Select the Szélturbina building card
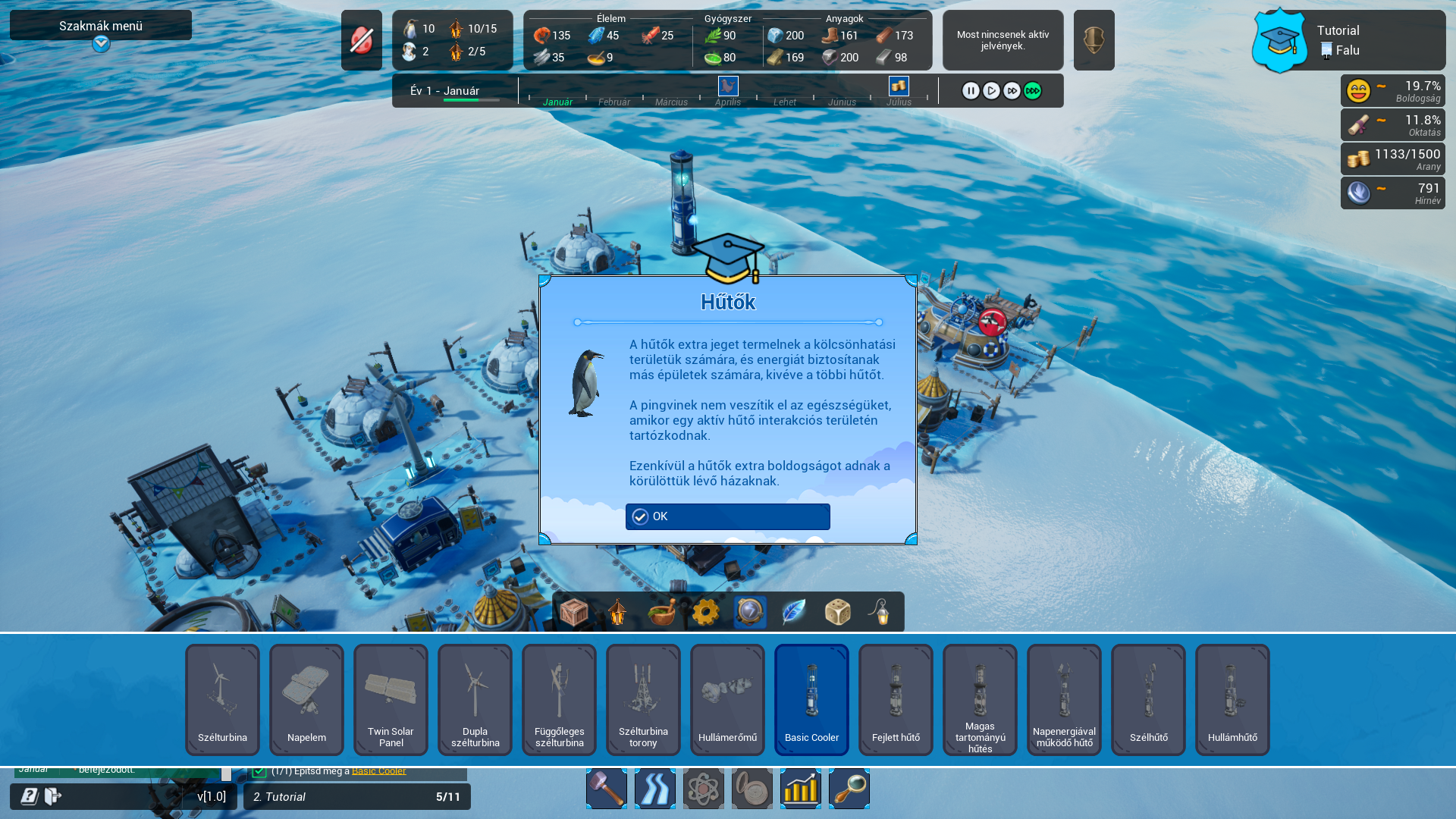1456x819 pixels. point(222,699)
